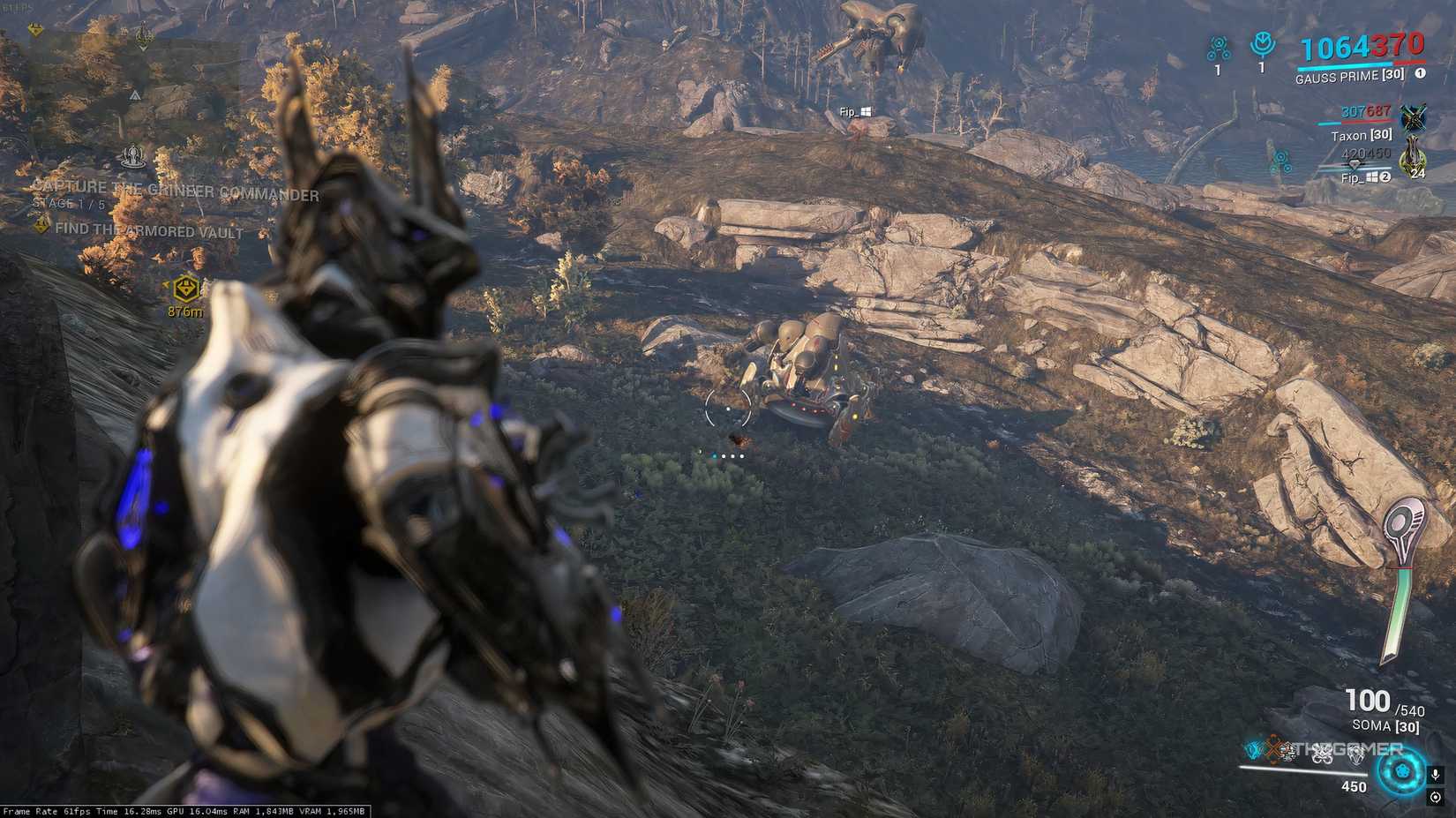Select the revive counter icon
The height and width of the screenshot is (818, 1456).
(1264, 42)
